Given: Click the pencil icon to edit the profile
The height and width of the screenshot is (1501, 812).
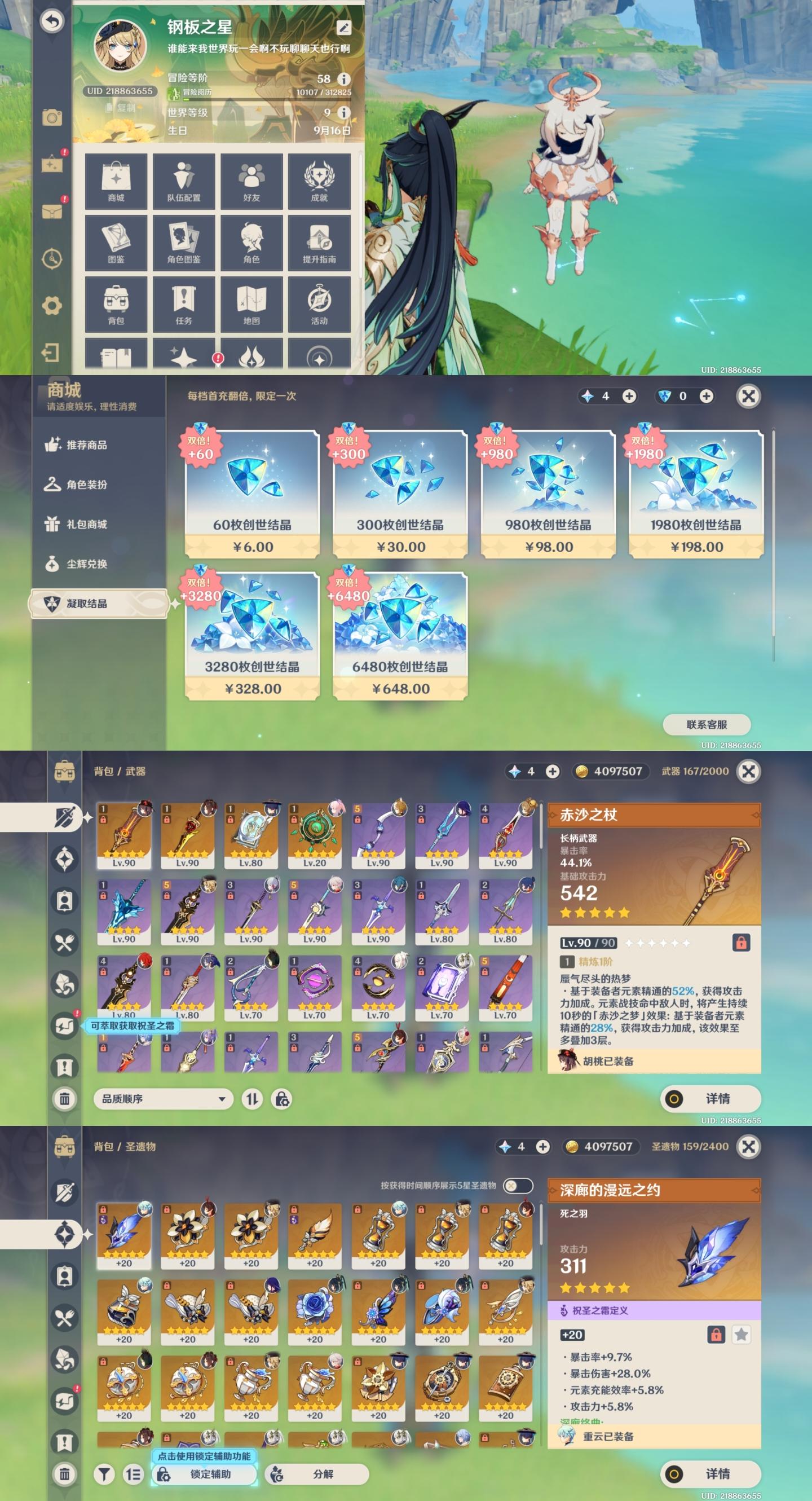Looking at the screenshot, I should [x=343, y=28].
